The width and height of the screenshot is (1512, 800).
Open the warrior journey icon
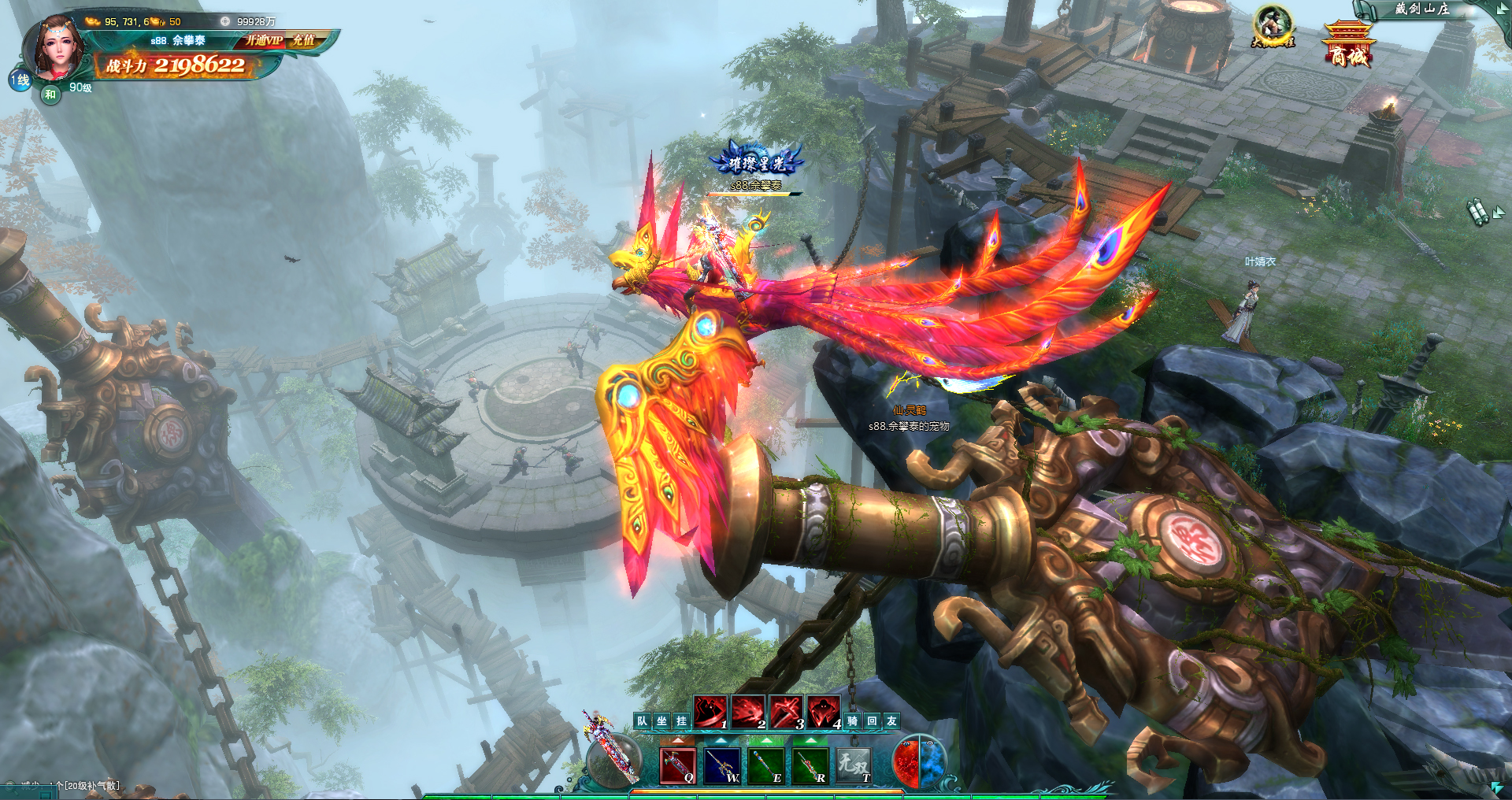point(1273,27)
